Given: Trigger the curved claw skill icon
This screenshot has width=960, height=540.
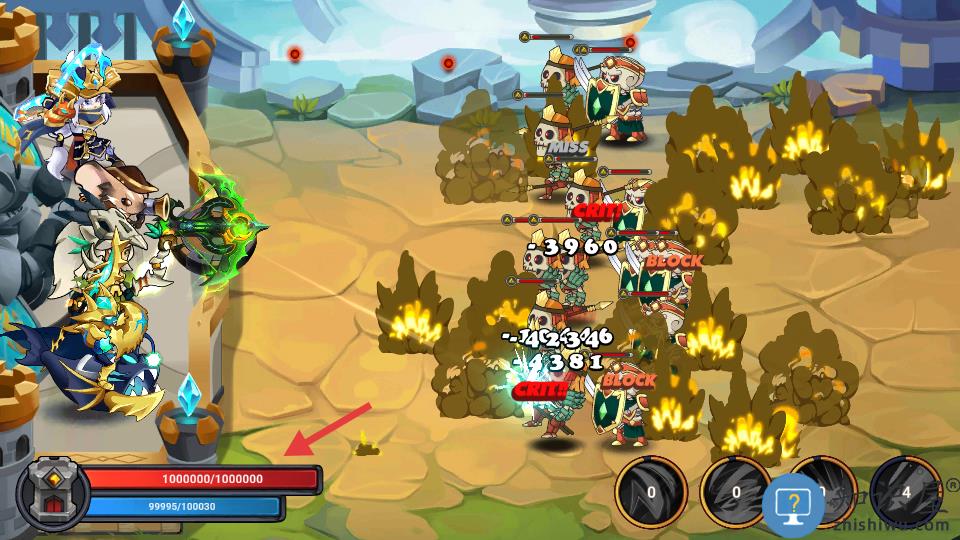Looking at the screenshot, I should 650,491.
